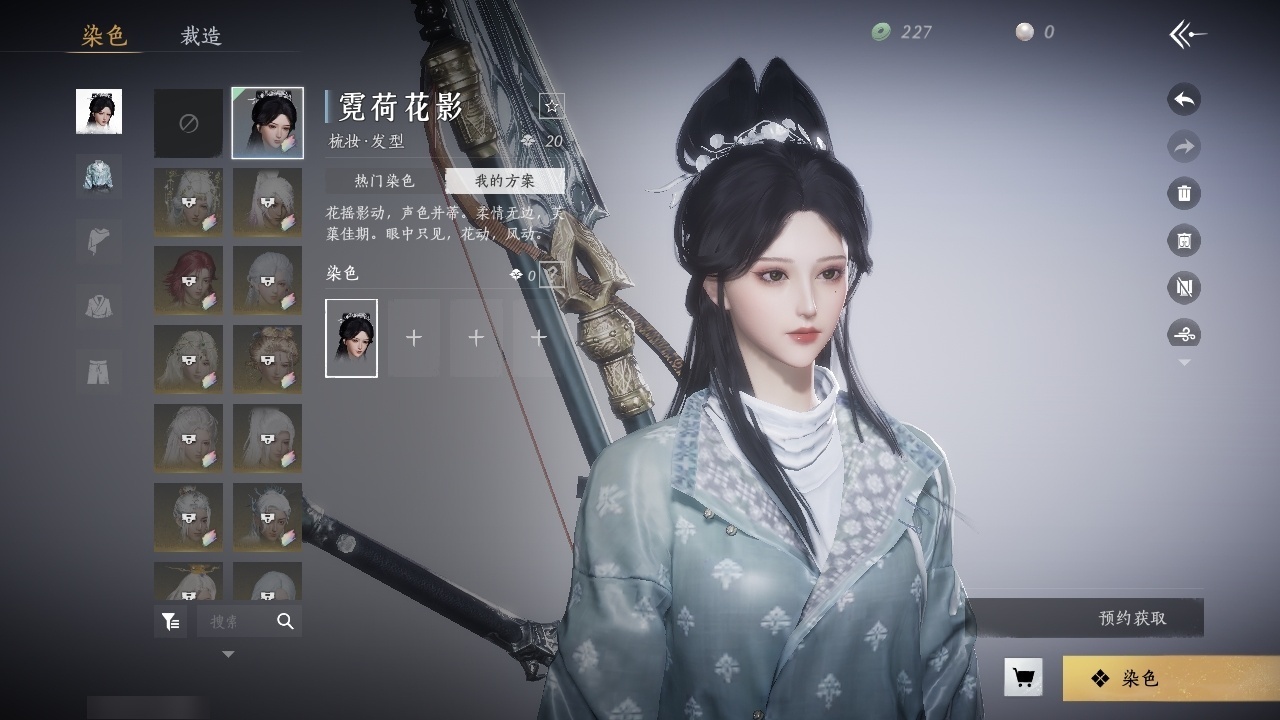The height and width of the screenshot is (720, 1280).
Task: Select the 染色 tab at top
Action: [104, 36]
